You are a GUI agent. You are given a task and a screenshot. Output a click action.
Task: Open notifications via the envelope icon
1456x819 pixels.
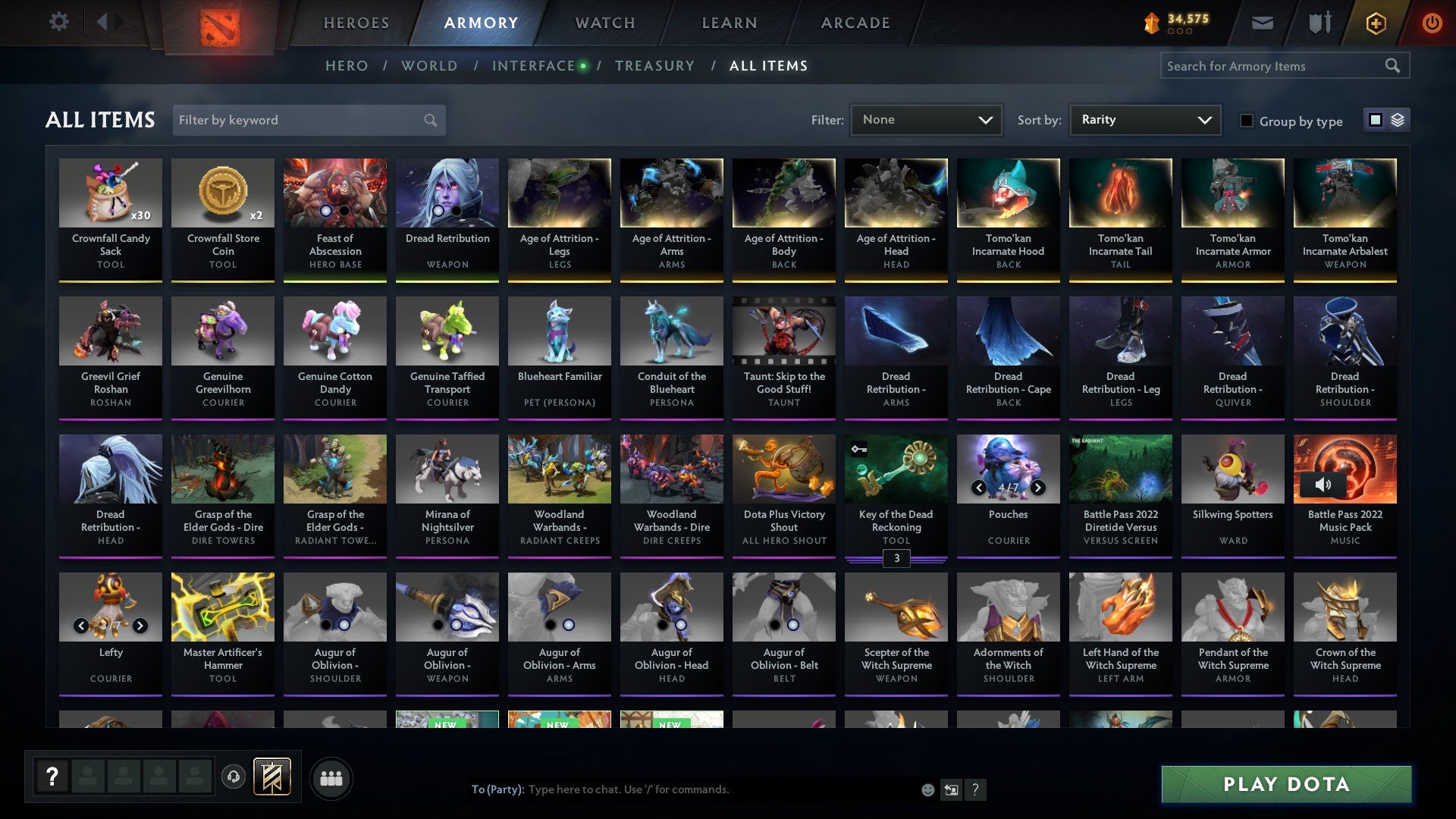pyautogui.click(x=1262, y=23)
